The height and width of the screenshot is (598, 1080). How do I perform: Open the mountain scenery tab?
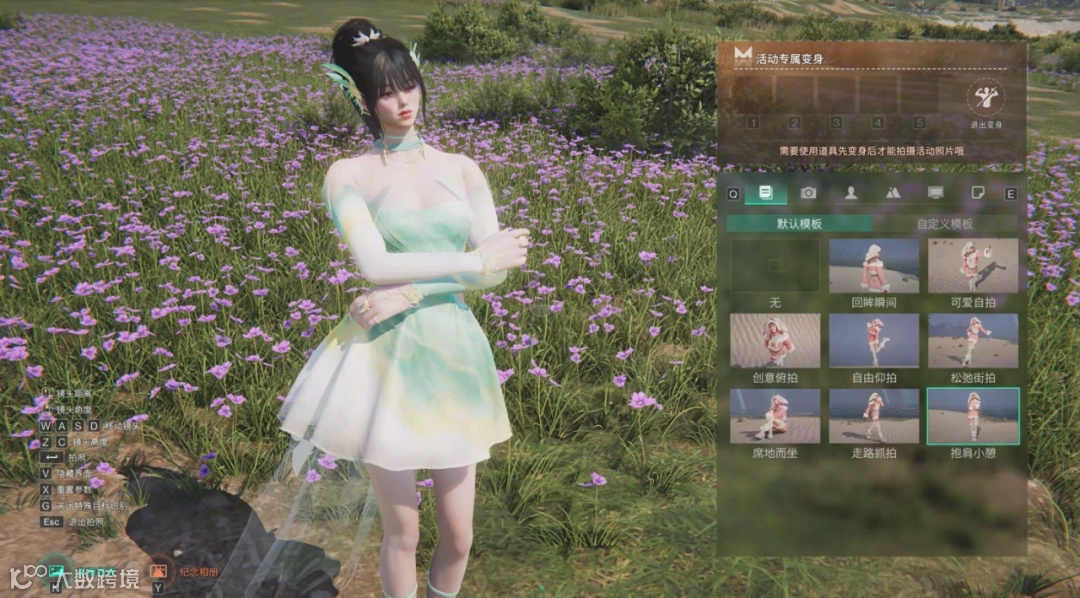tap(893, 192)
